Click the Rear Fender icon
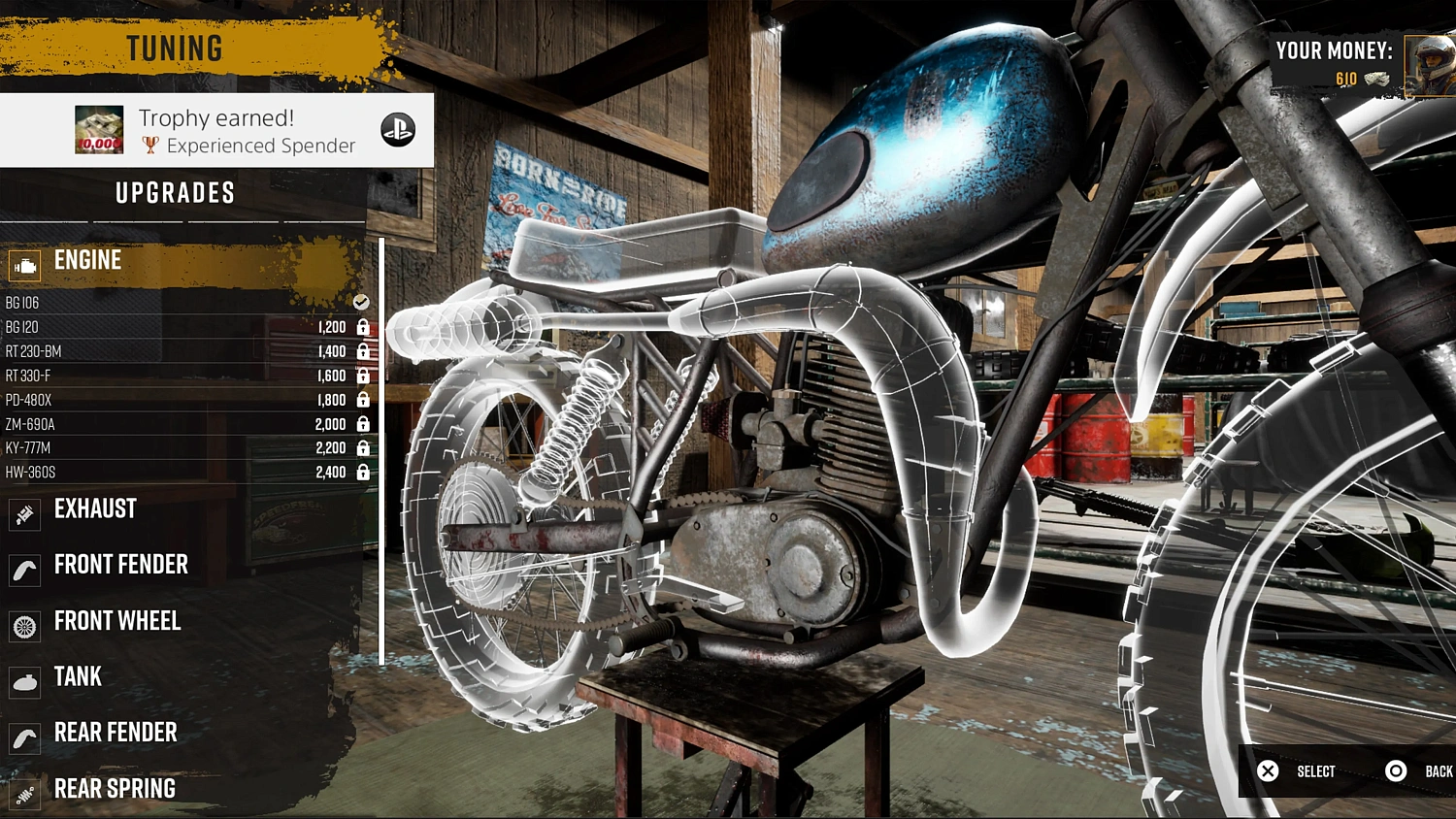 tap(23, 737)
